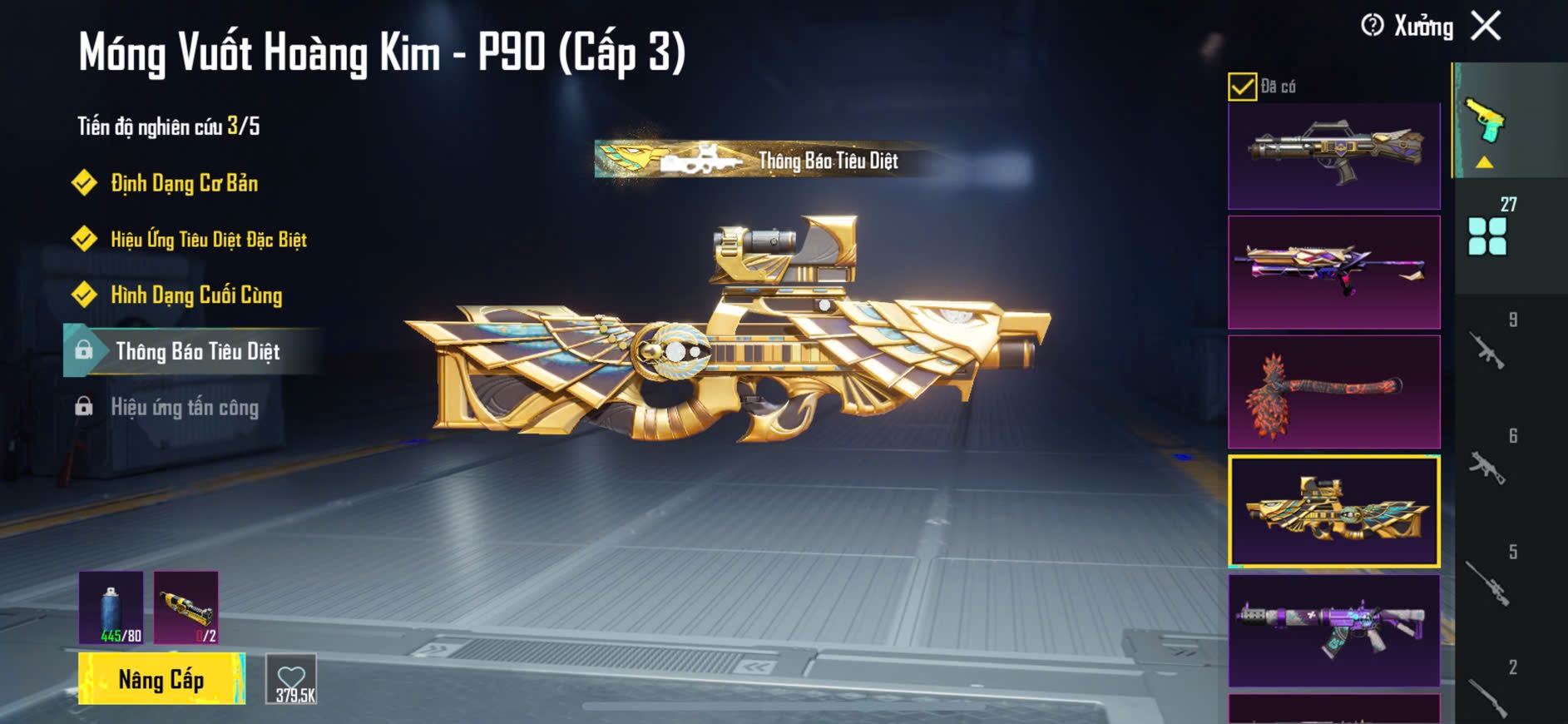This screenshot has height=724, width=1568.
Task: Pick the purple and pink rifle skin thumbnail
Action: tap(1333, 272)
